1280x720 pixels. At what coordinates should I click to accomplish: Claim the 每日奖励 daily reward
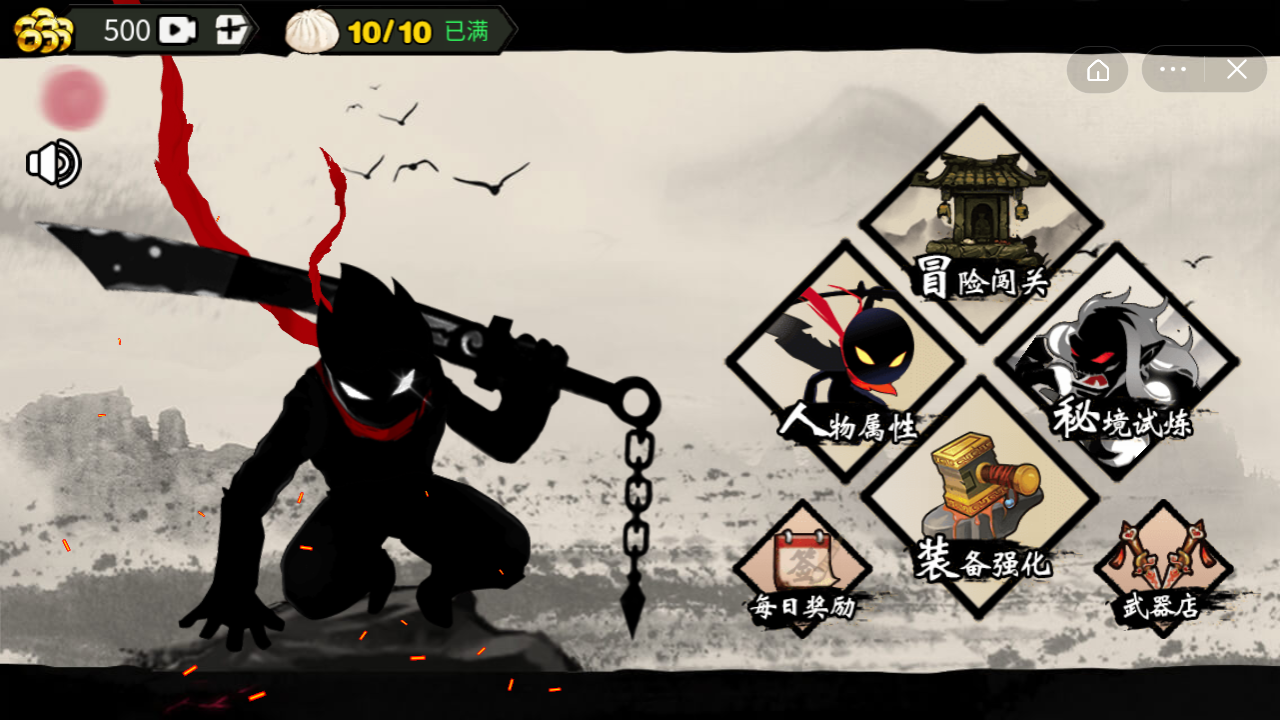point(803,570)
